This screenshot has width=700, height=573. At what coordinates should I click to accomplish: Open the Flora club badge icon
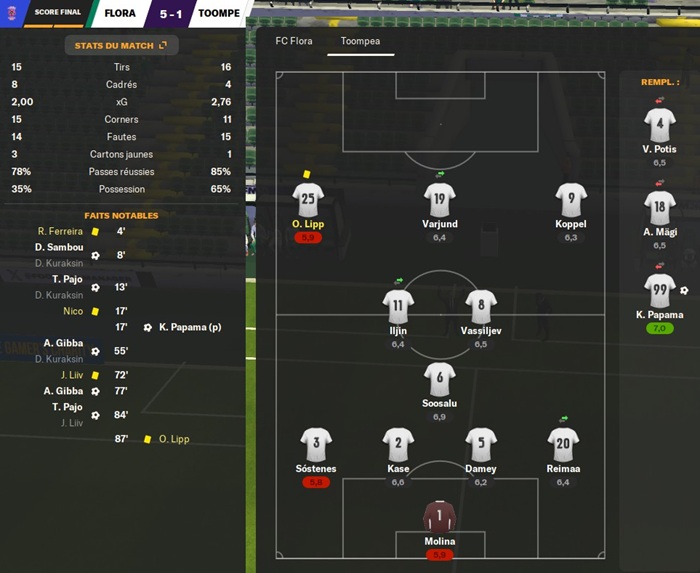click(12, 13)
